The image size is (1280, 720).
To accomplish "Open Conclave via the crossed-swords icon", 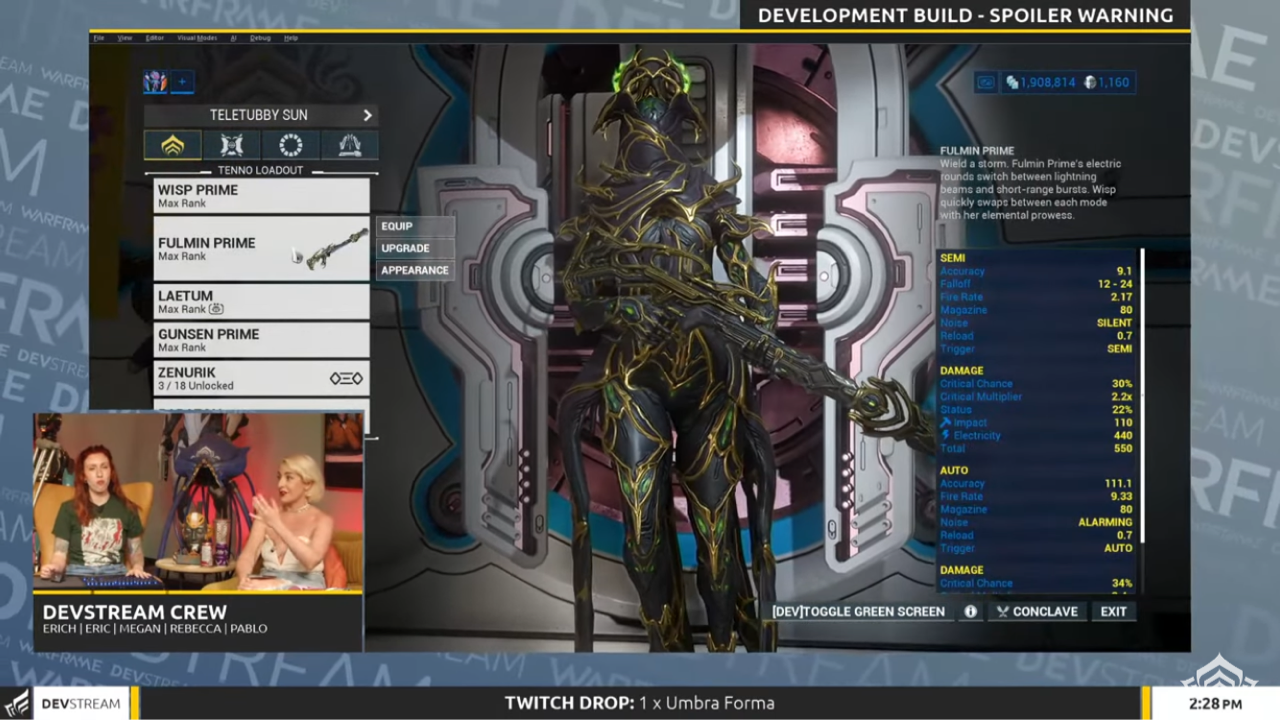I will pyautogui.click(x=1003, y=611).
